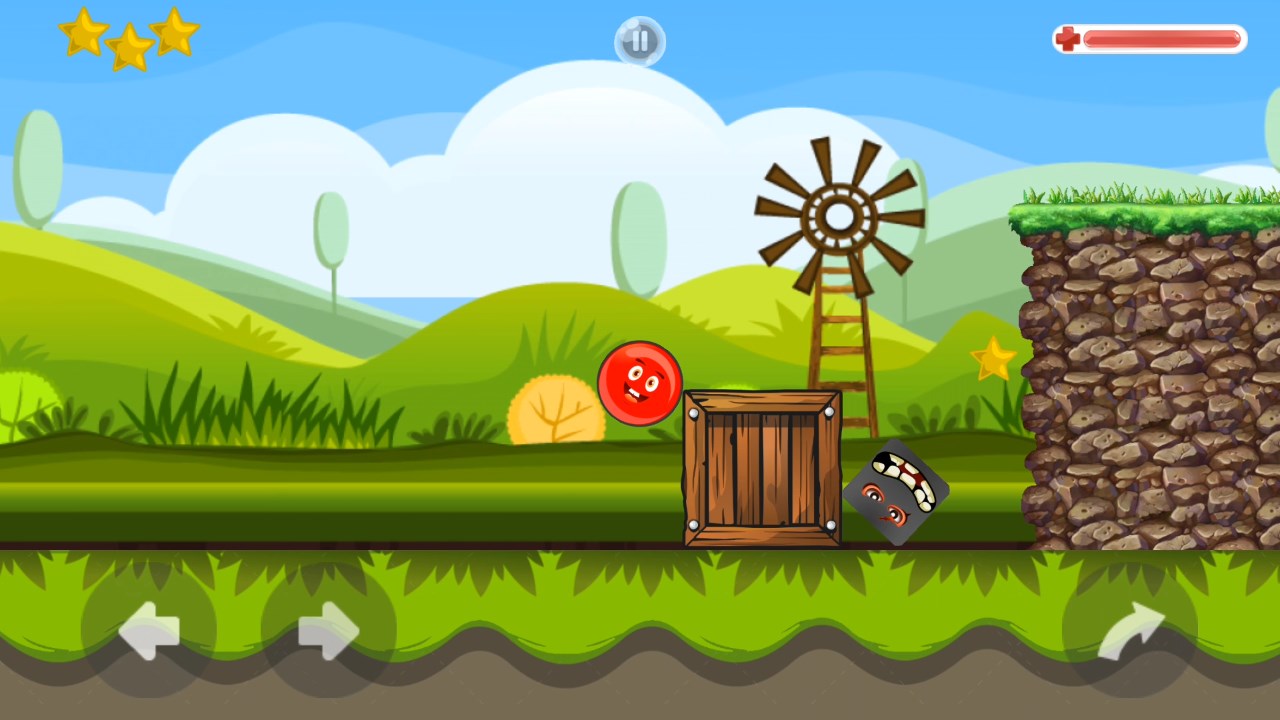Click the ladder under the windmill
The width and height of the screenshot is (1280, 720).
835,330
